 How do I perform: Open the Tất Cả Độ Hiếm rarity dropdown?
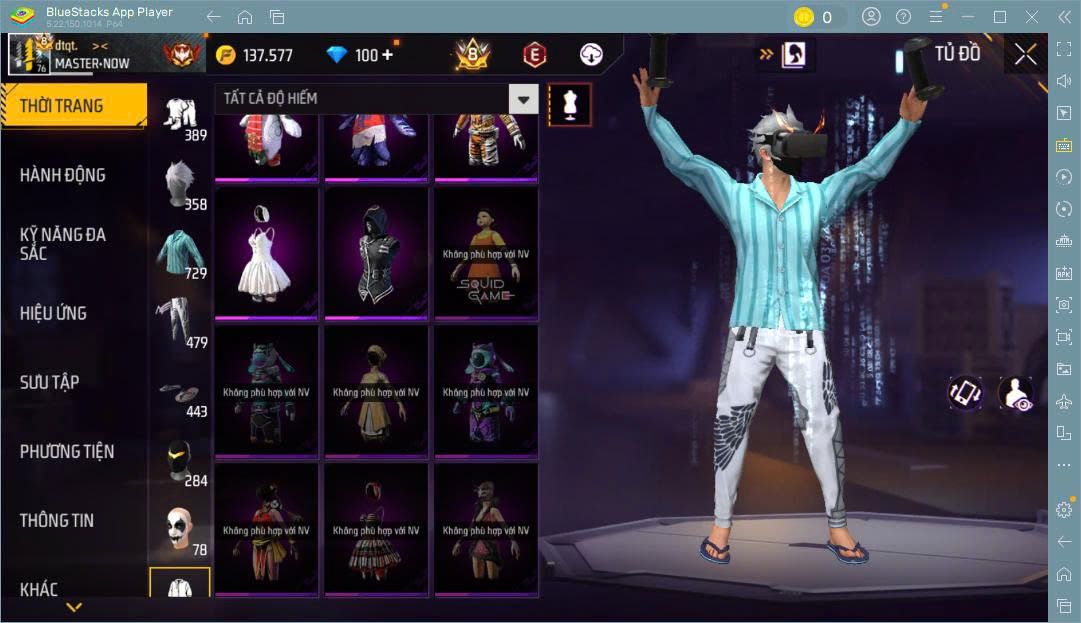[376, 98]
